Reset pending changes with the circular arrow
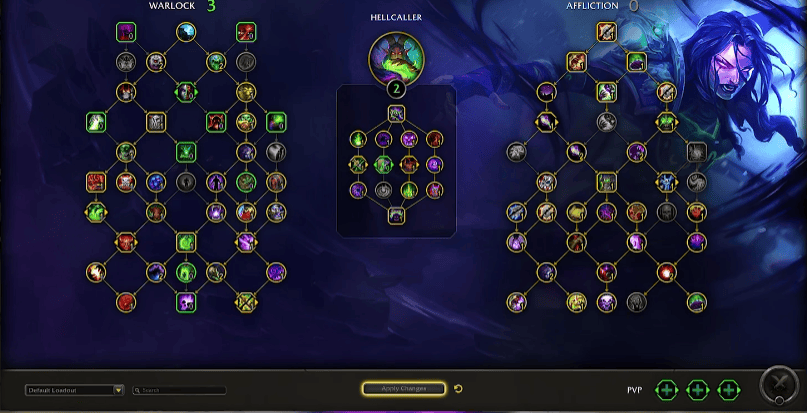Screen dimensions: 807x413 click(x=458, y=389)
